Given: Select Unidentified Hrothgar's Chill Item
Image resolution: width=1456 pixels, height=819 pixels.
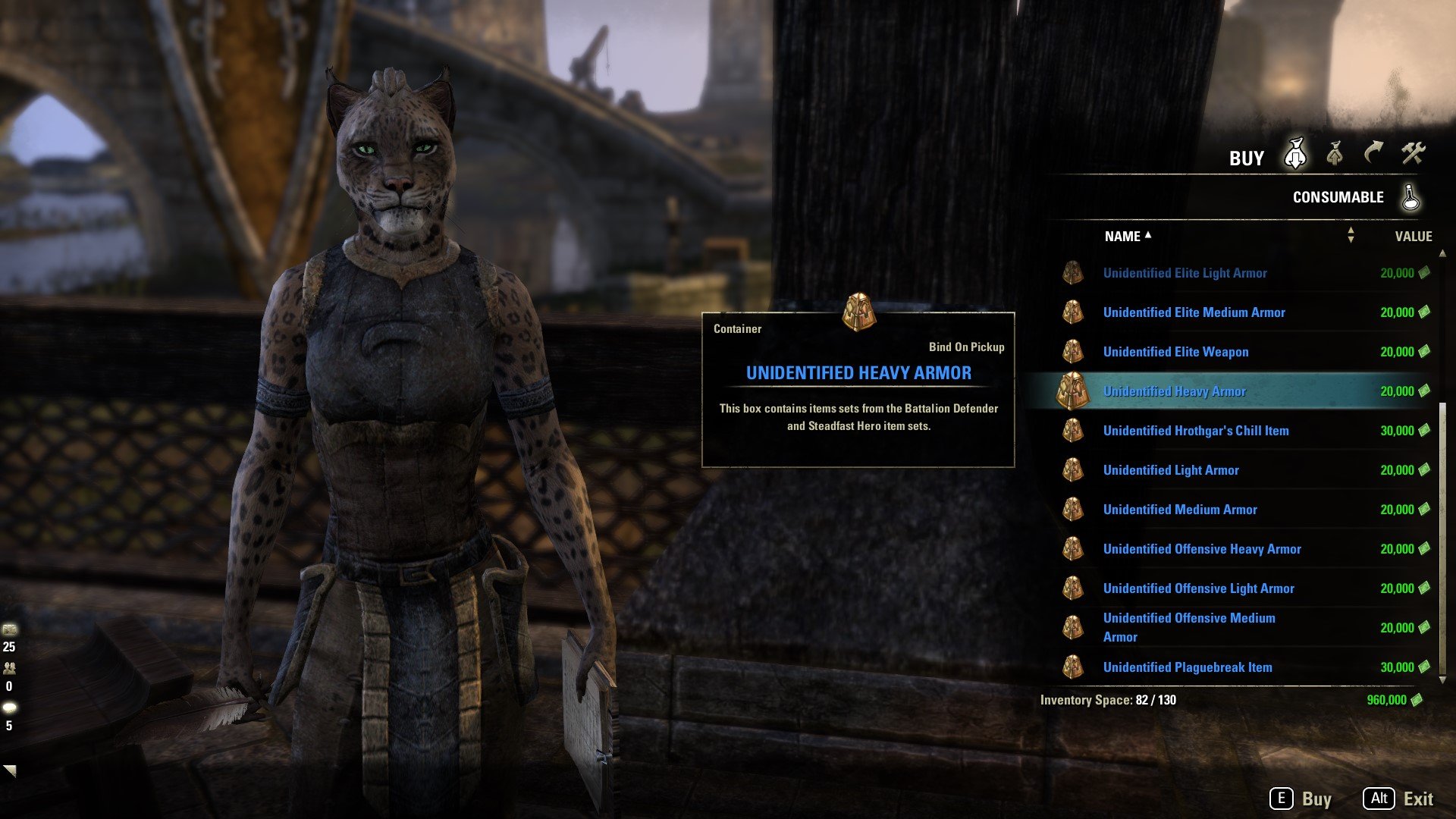Looking at the screenshot, I should pos(1196,431).
